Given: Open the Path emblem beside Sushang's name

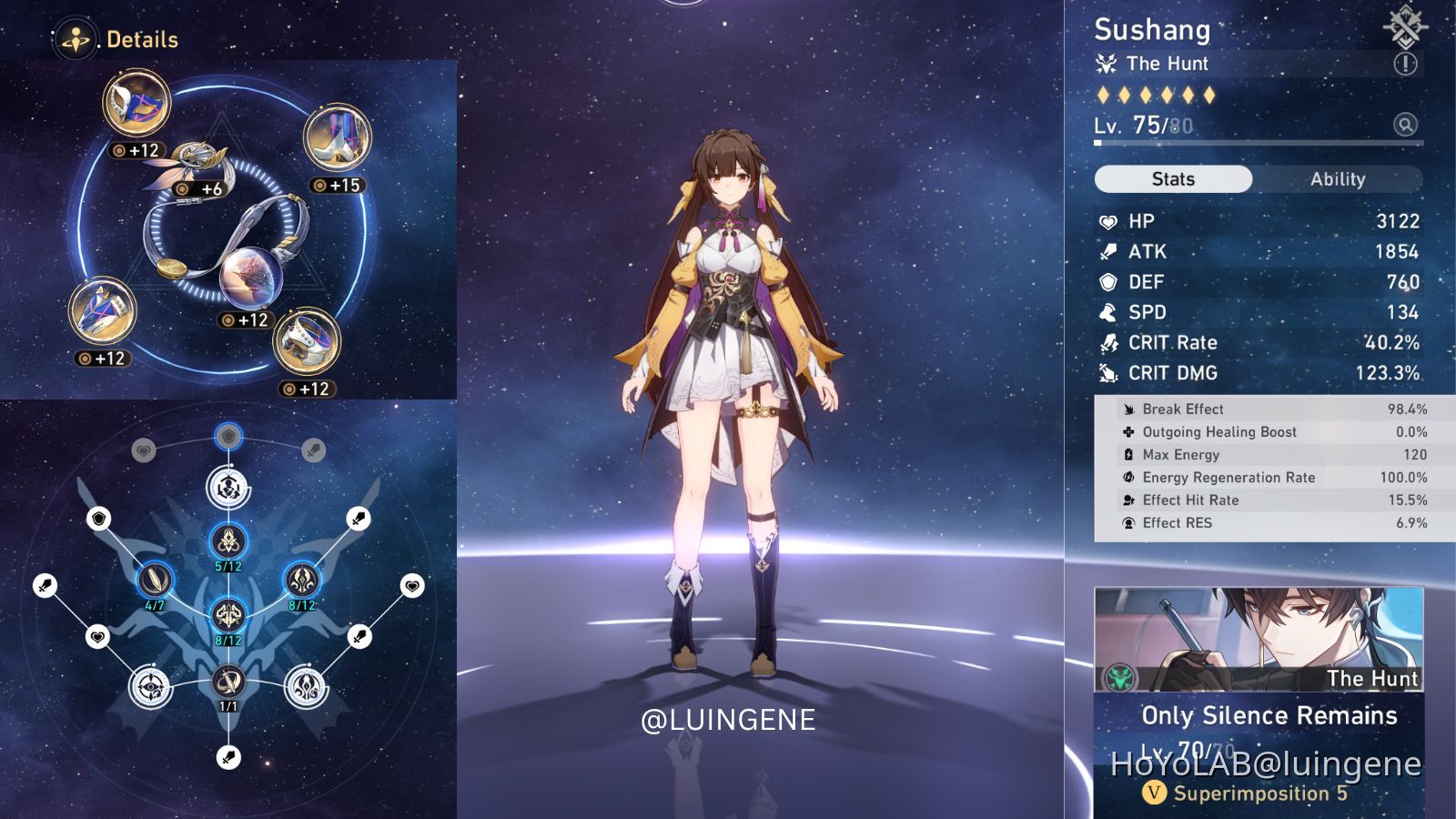Looking at the screenshot, I should point(1404,25).
